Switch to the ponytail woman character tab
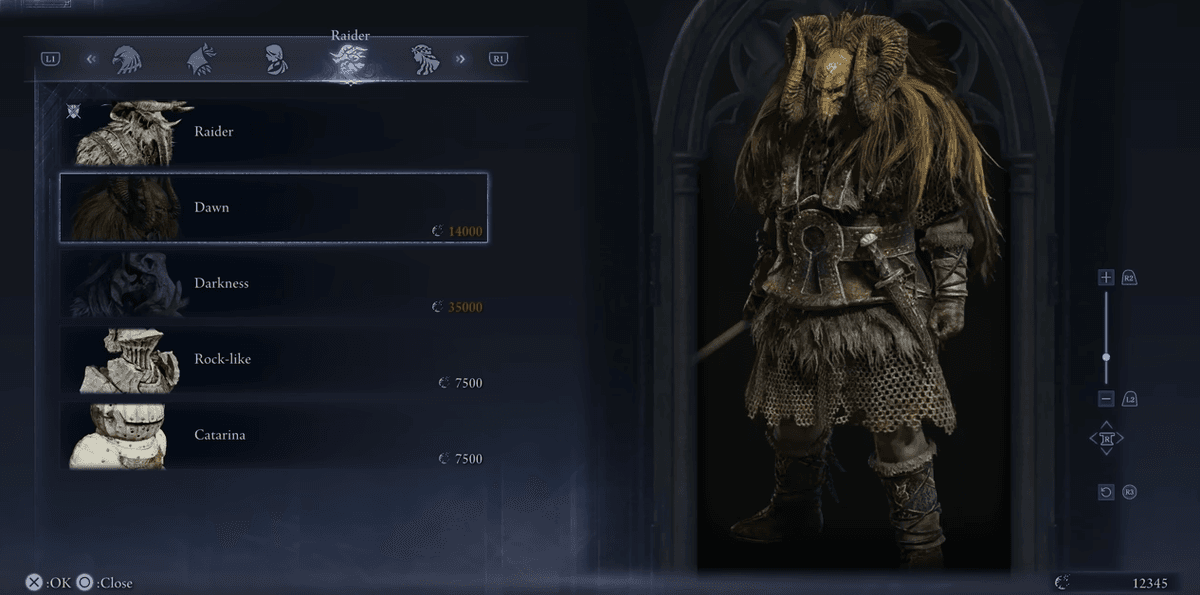 pyautogui.click(x=276, y=60)
